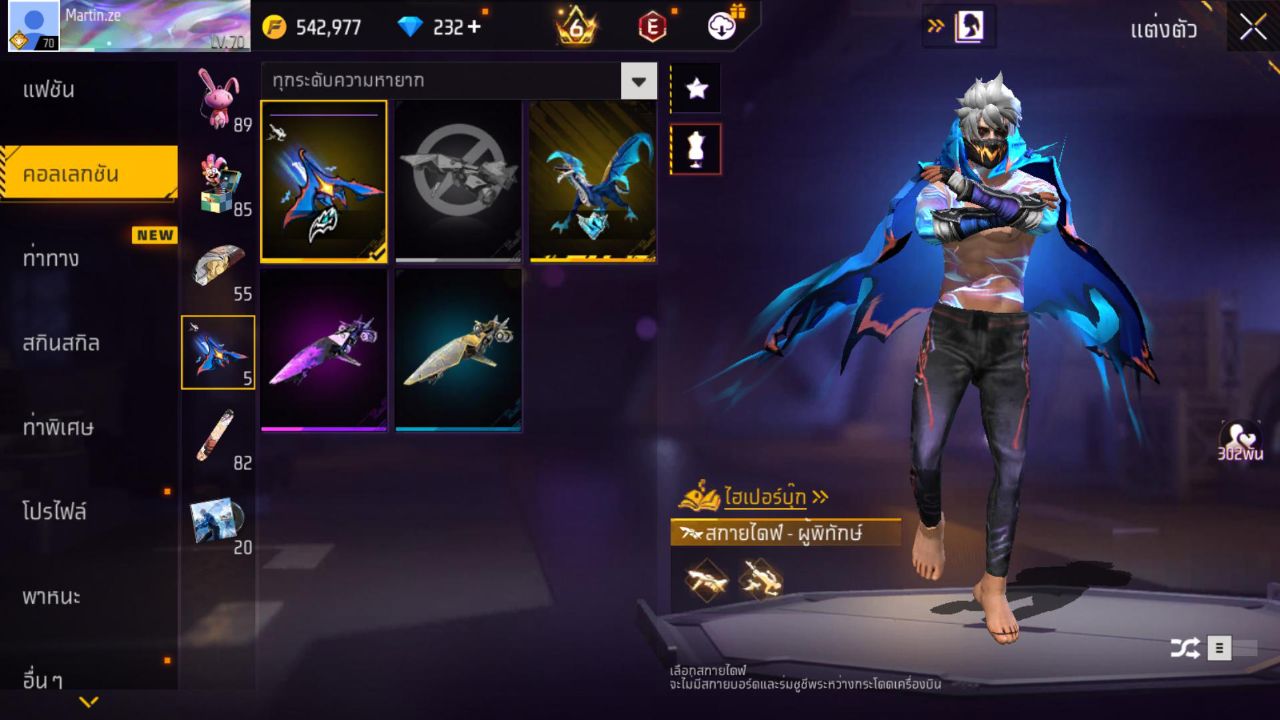The image size is (1280, 720).
Task: Open the crown level 6 rank badge
Action: [x=575, y=27]
